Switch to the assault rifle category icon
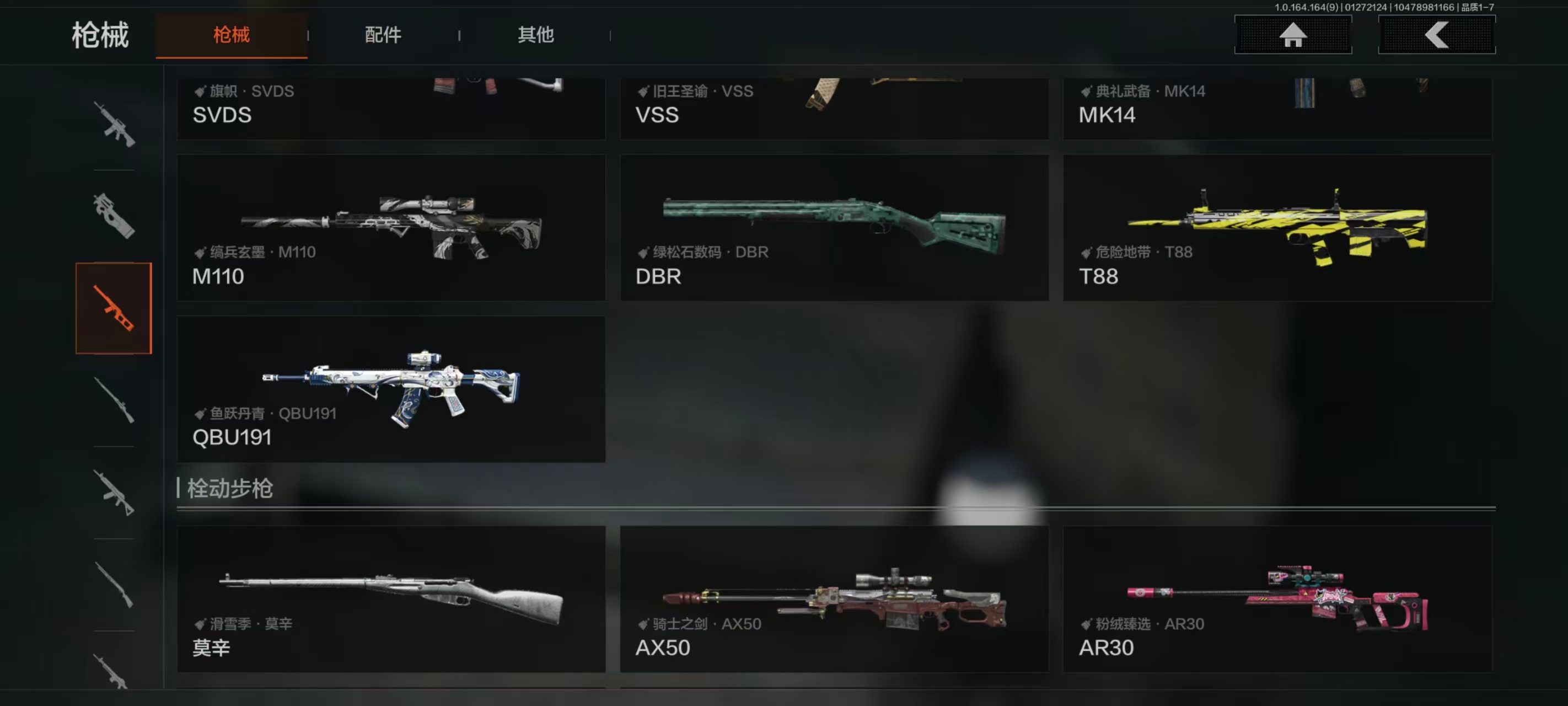Screen dimensions: 1568x706 tap(114, 124)
